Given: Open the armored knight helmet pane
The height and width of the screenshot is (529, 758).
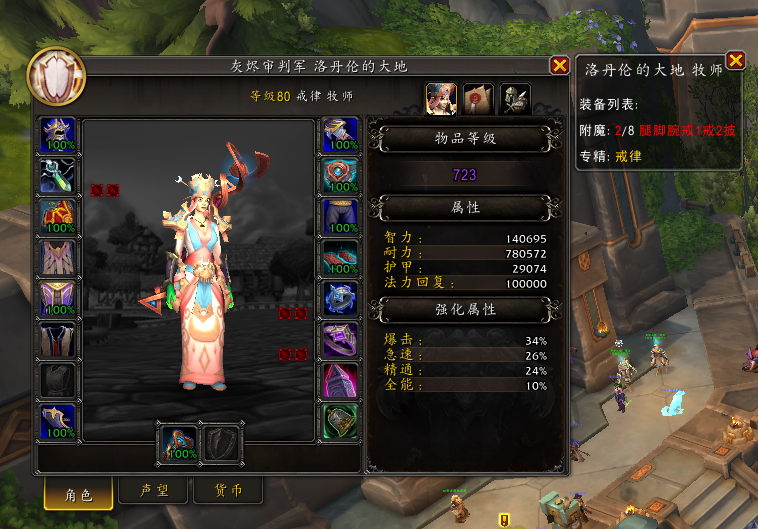Looking at the screenshot, I should [x=514, y=97].
